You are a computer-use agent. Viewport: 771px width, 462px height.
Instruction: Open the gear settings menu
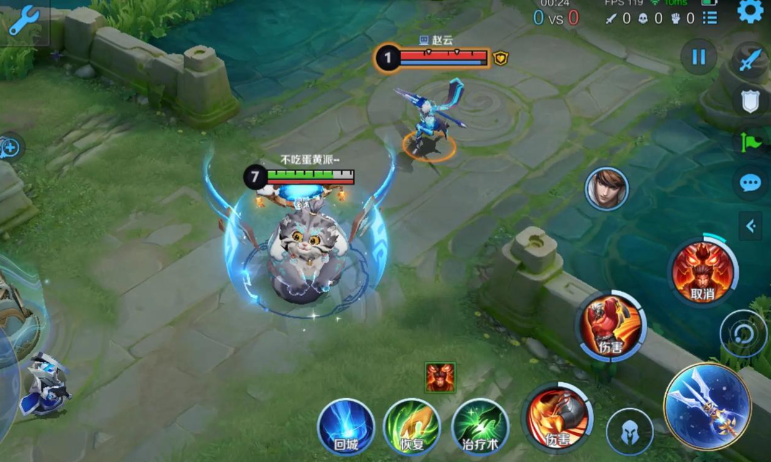coord(750,11)
